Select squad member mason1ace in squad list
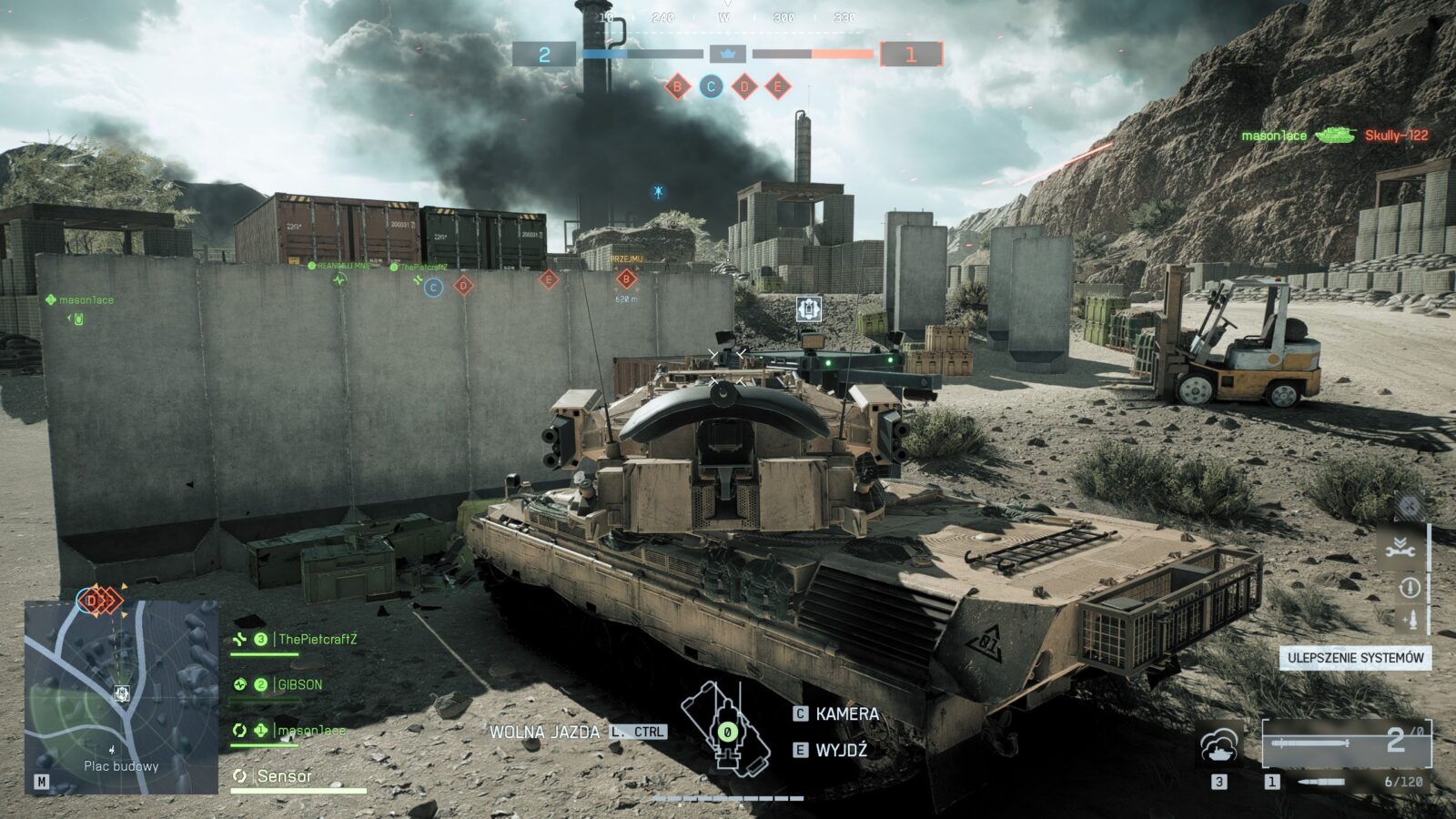This screenshot has height=819, width=1456. (x=310, y=731)
